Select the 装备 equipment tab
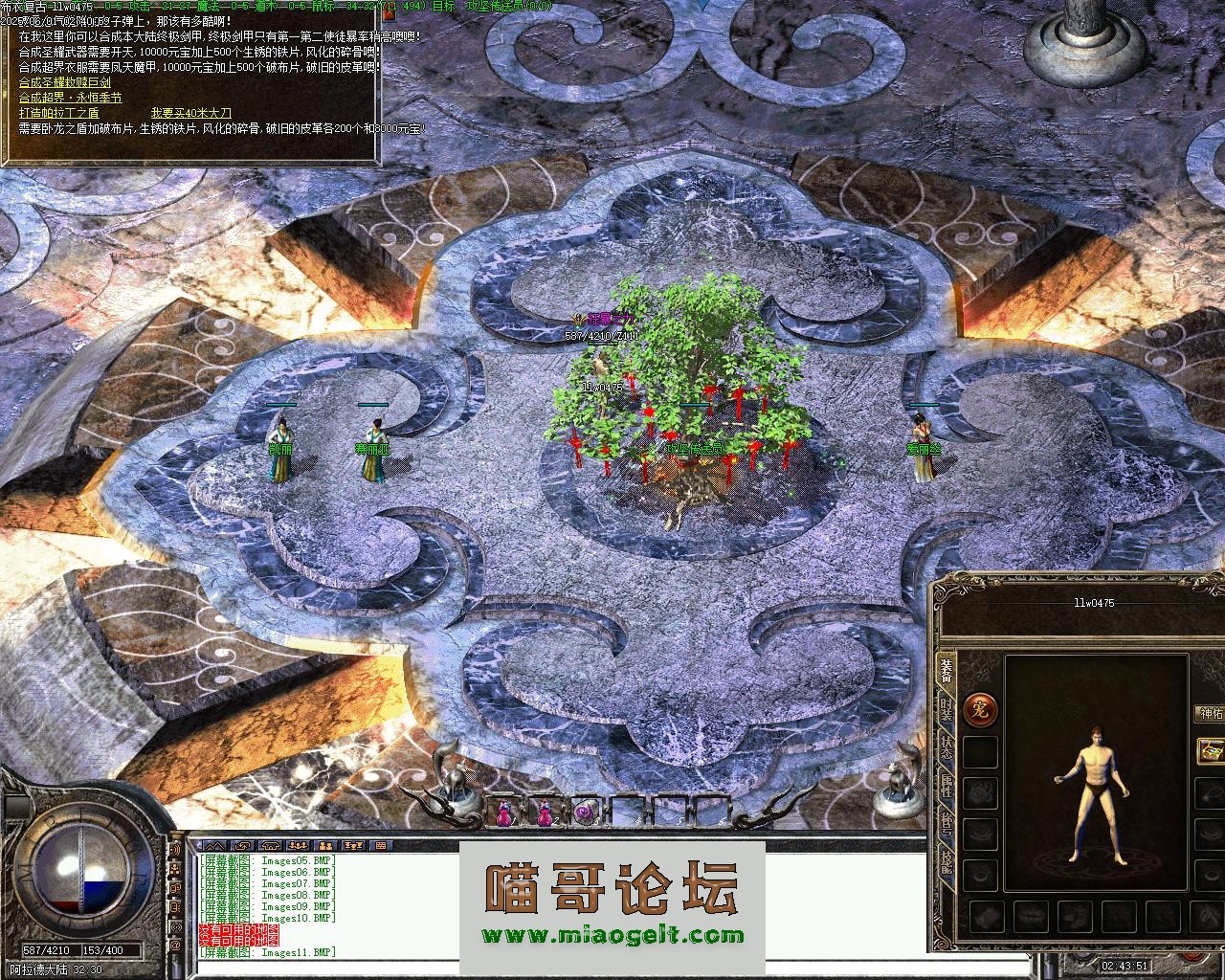This screenshot has height=980, width=1225. coord(946,672)
